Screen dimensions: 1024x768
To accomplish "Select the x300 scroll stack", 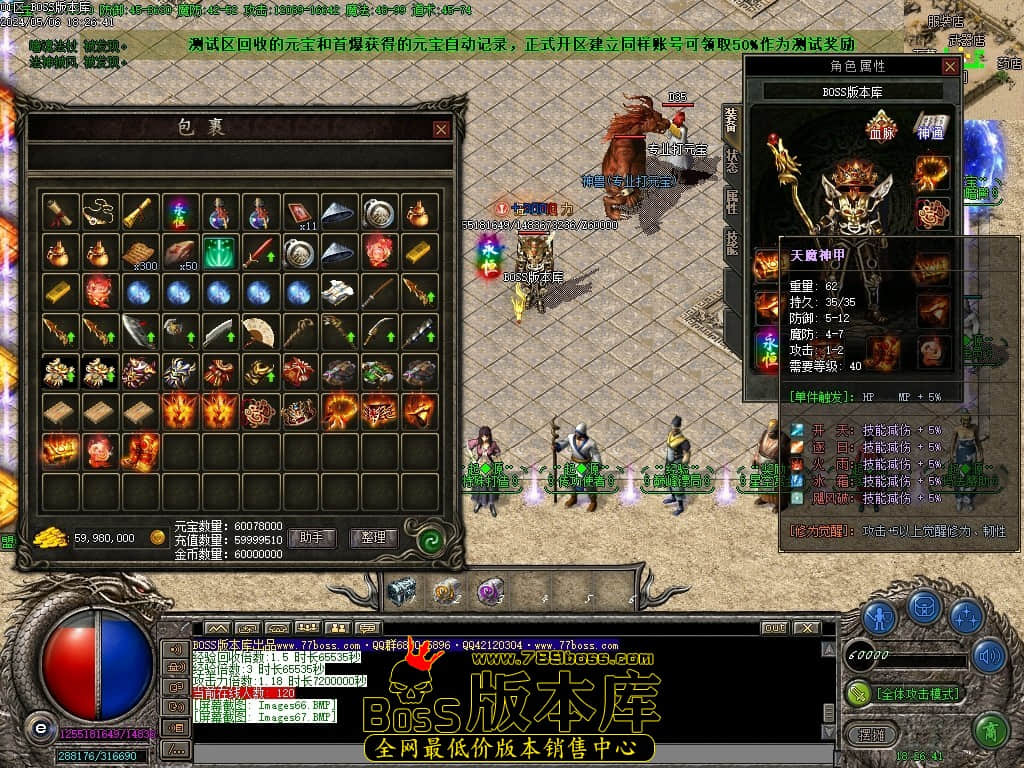I will pos(139,252).
